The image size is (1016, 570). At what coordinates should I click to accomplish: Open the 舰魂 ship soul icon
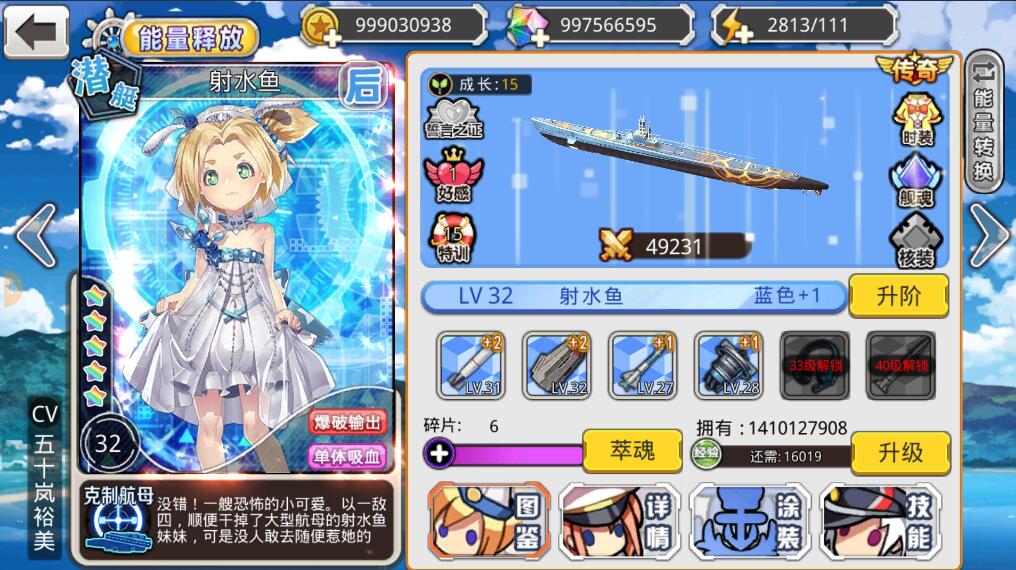tap(916, 180)
